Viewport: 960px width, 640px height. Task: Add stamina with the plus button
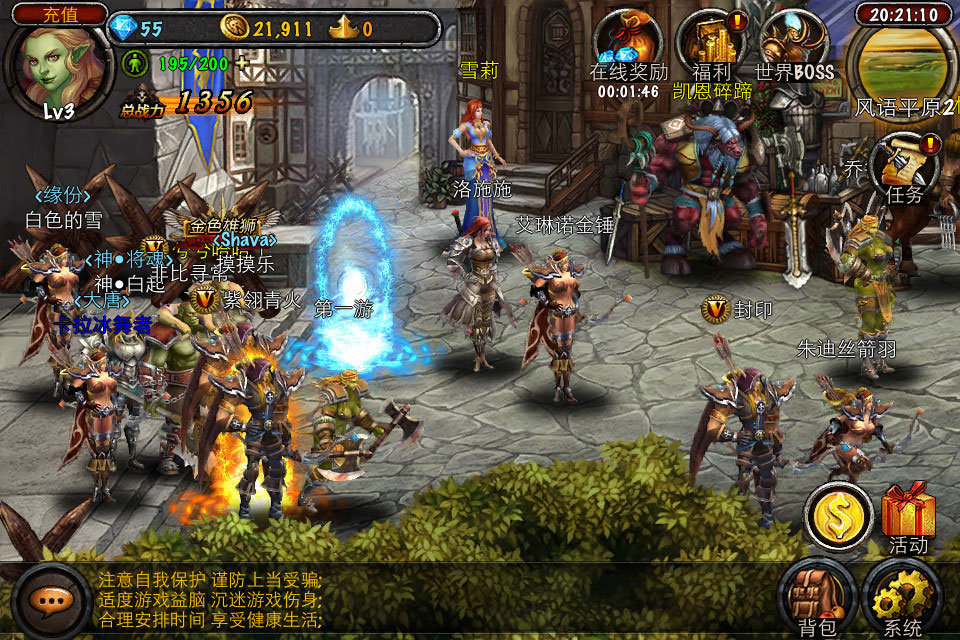click(241, 64)
